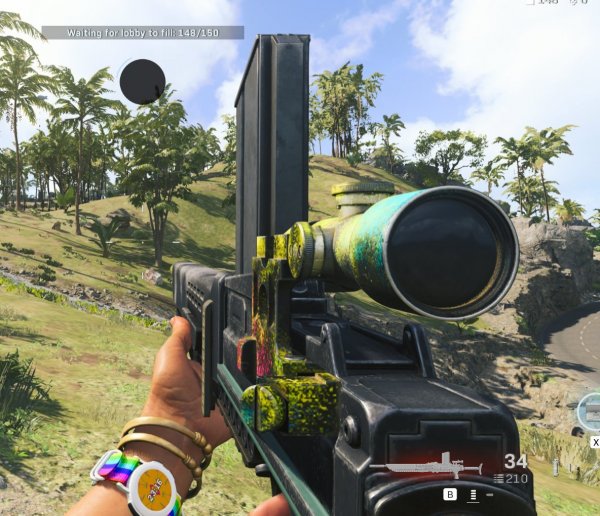Toggle the fire mode indicator bars
This screenshot has height=516, width=600.
coord(472,494)
